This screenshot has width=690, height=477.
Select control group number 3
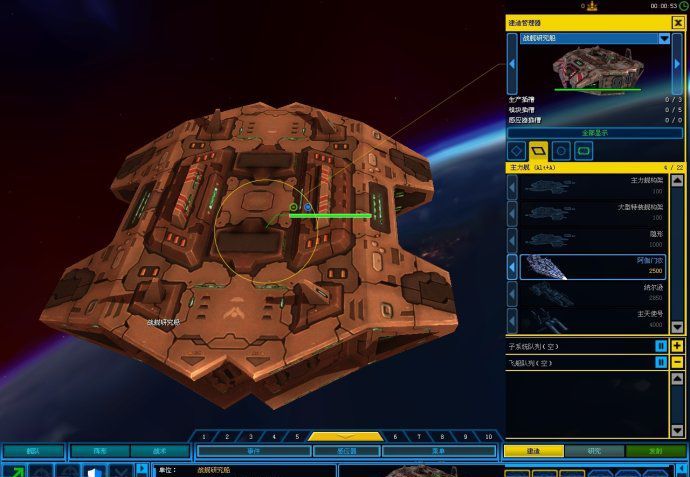coord(251,437)
